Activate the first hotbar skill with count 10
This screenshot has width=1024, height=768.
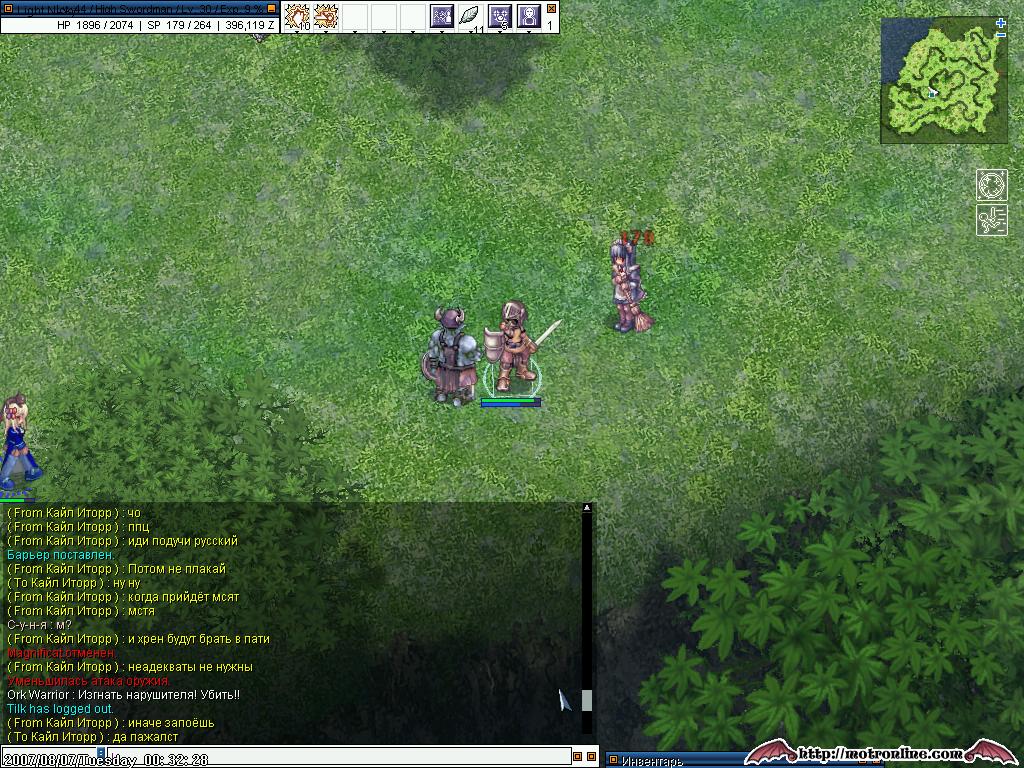298,16
